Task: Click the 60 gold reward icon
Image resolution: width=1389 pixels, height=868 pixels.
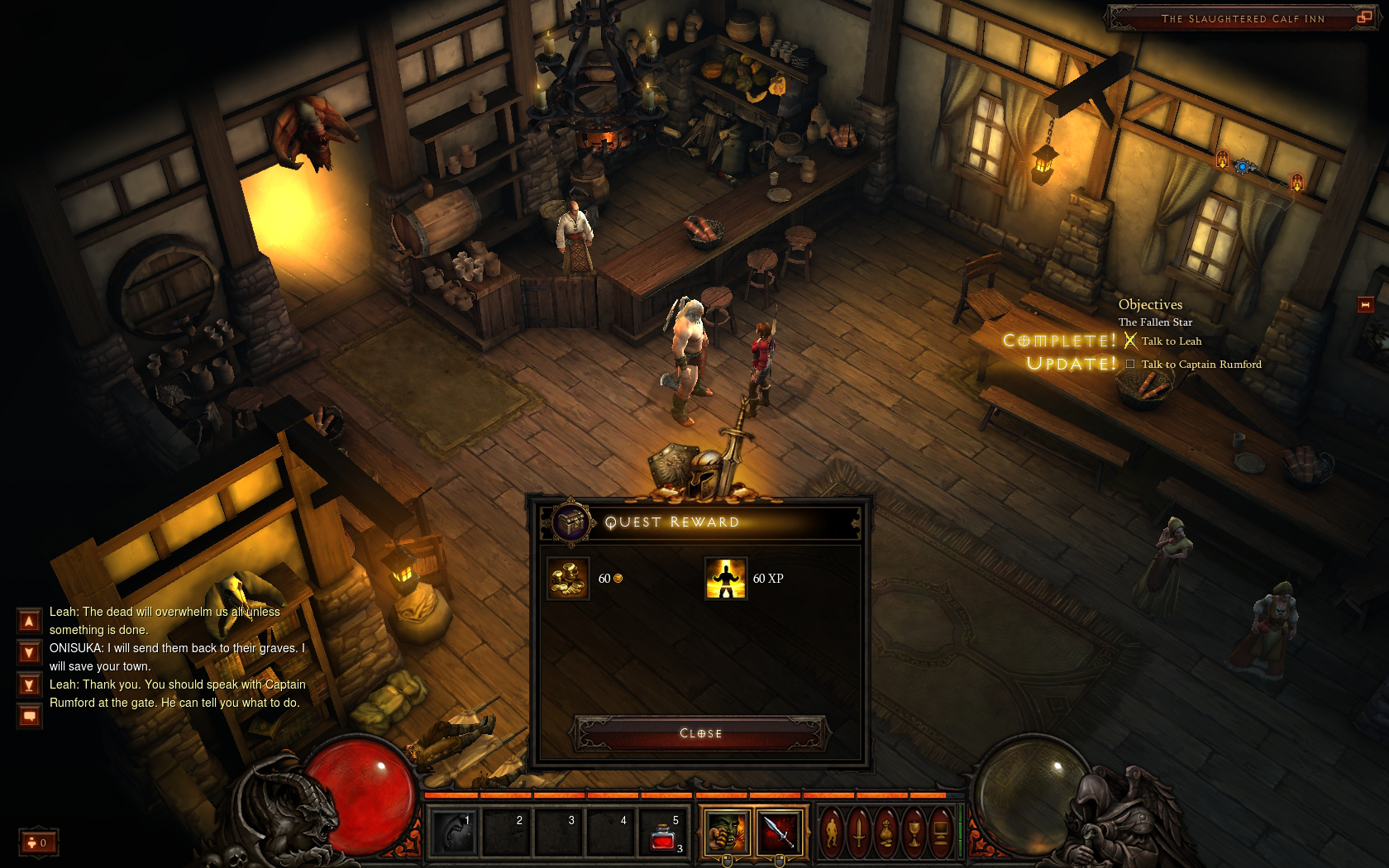Action: coord(568,579)
